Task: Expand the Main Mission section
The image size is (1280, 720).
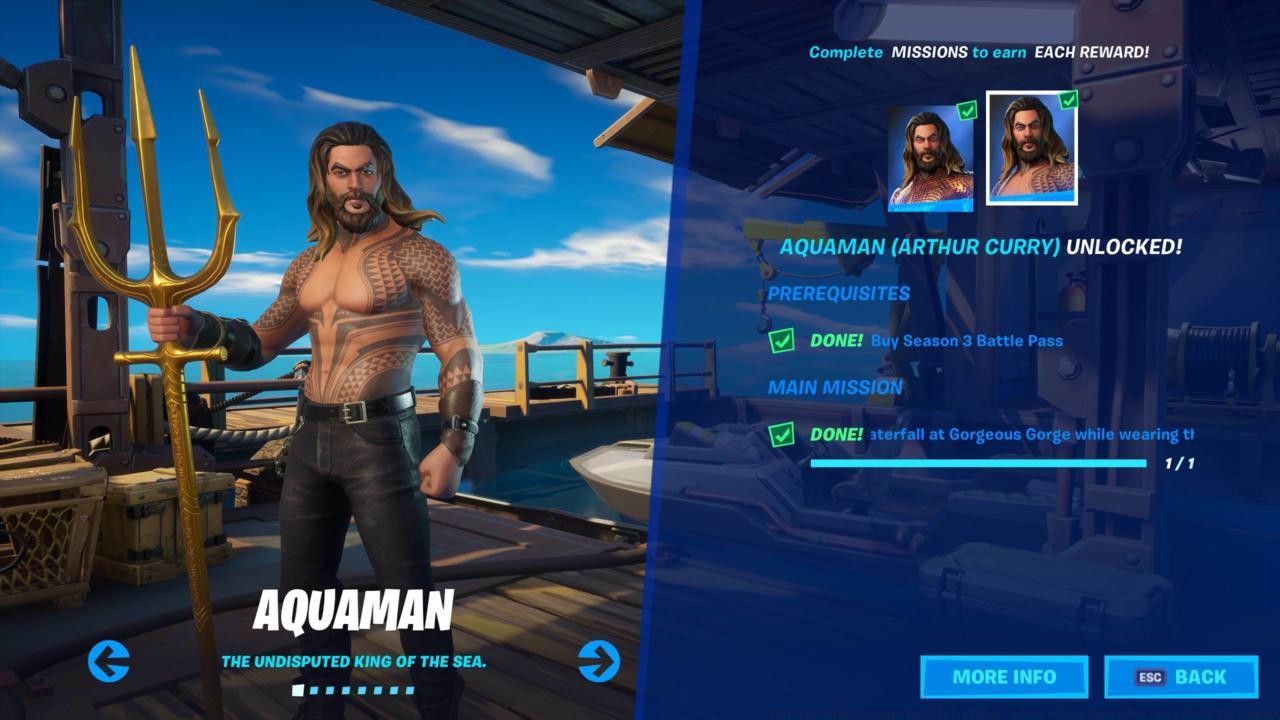Action: [x=835, y=388]
